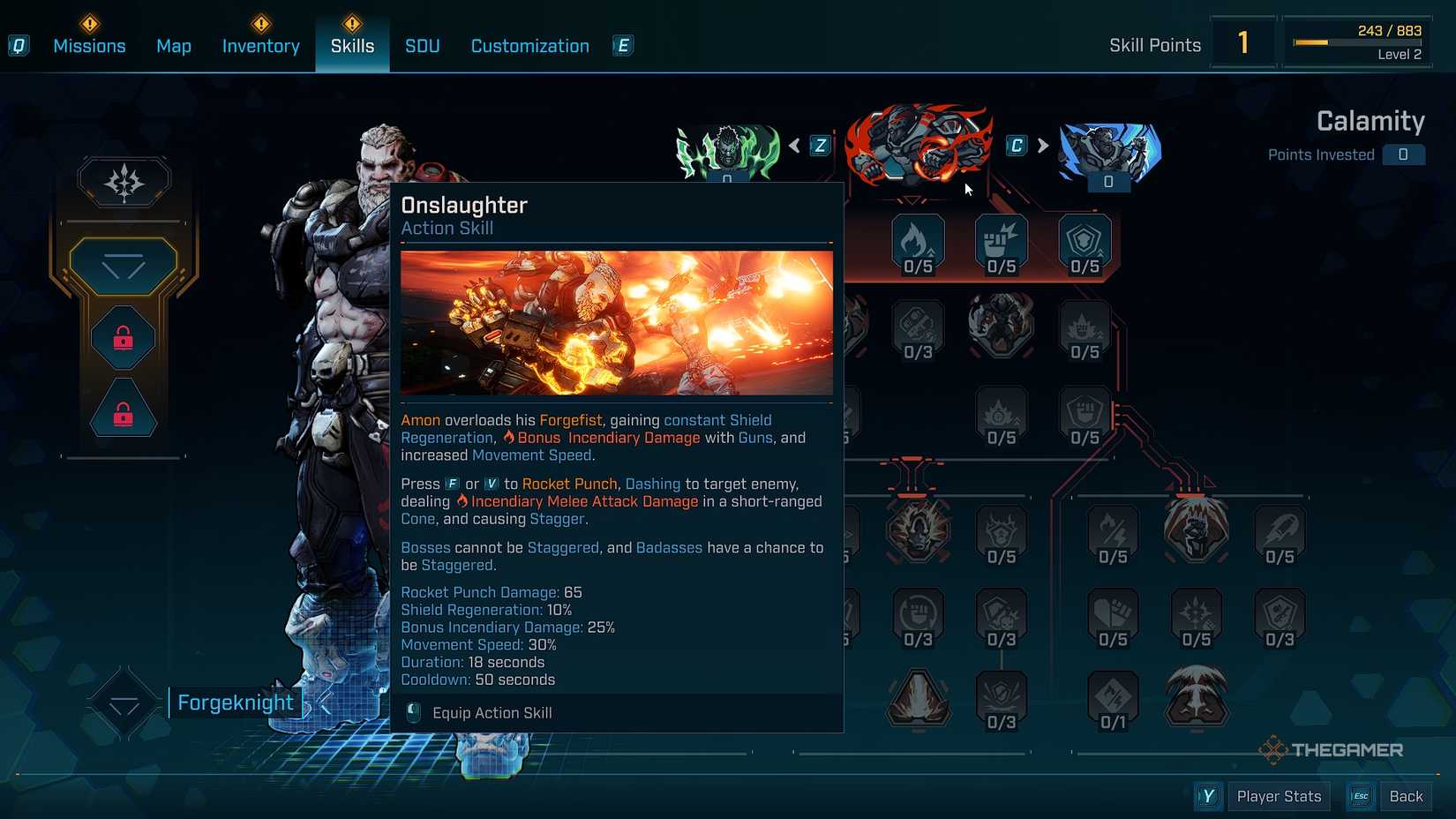
Task: Advance to the next skill tree with right arrow
Action: point(1044,146)
